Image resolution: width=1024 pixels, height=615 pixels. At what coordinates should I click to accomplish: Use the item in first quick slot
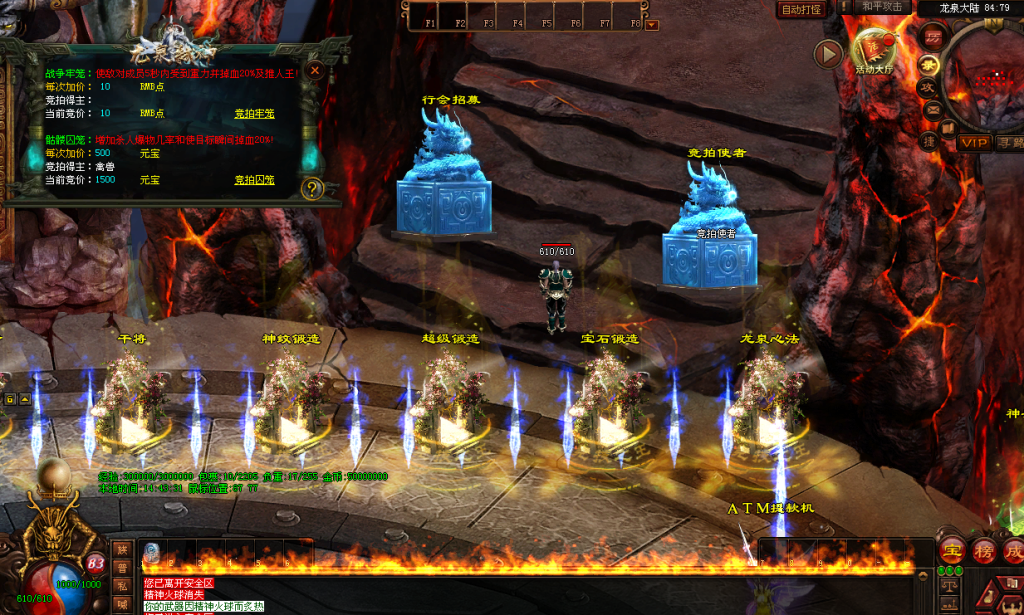pos(152,553)
